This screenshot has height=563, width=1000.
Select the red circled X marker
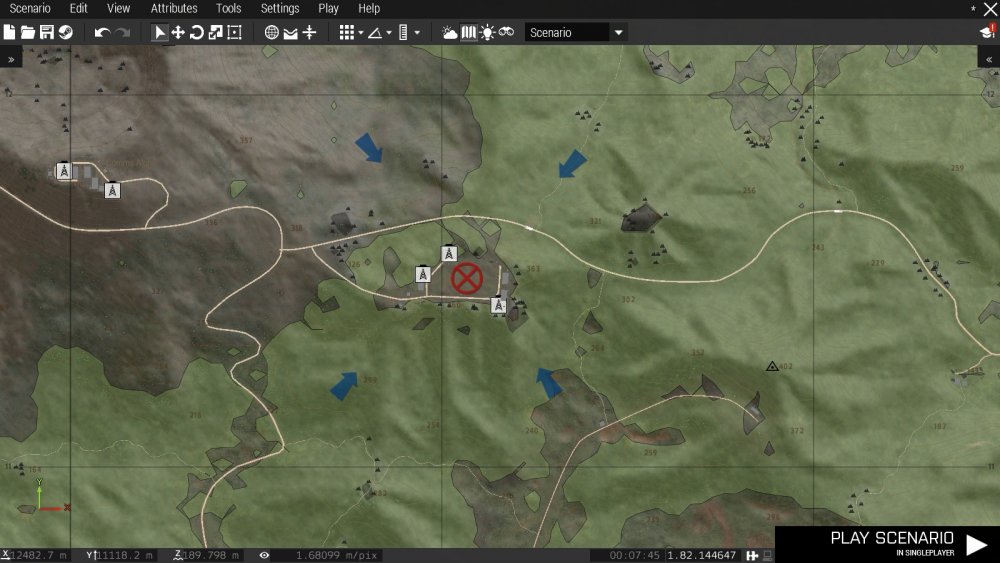click(467, 278)
